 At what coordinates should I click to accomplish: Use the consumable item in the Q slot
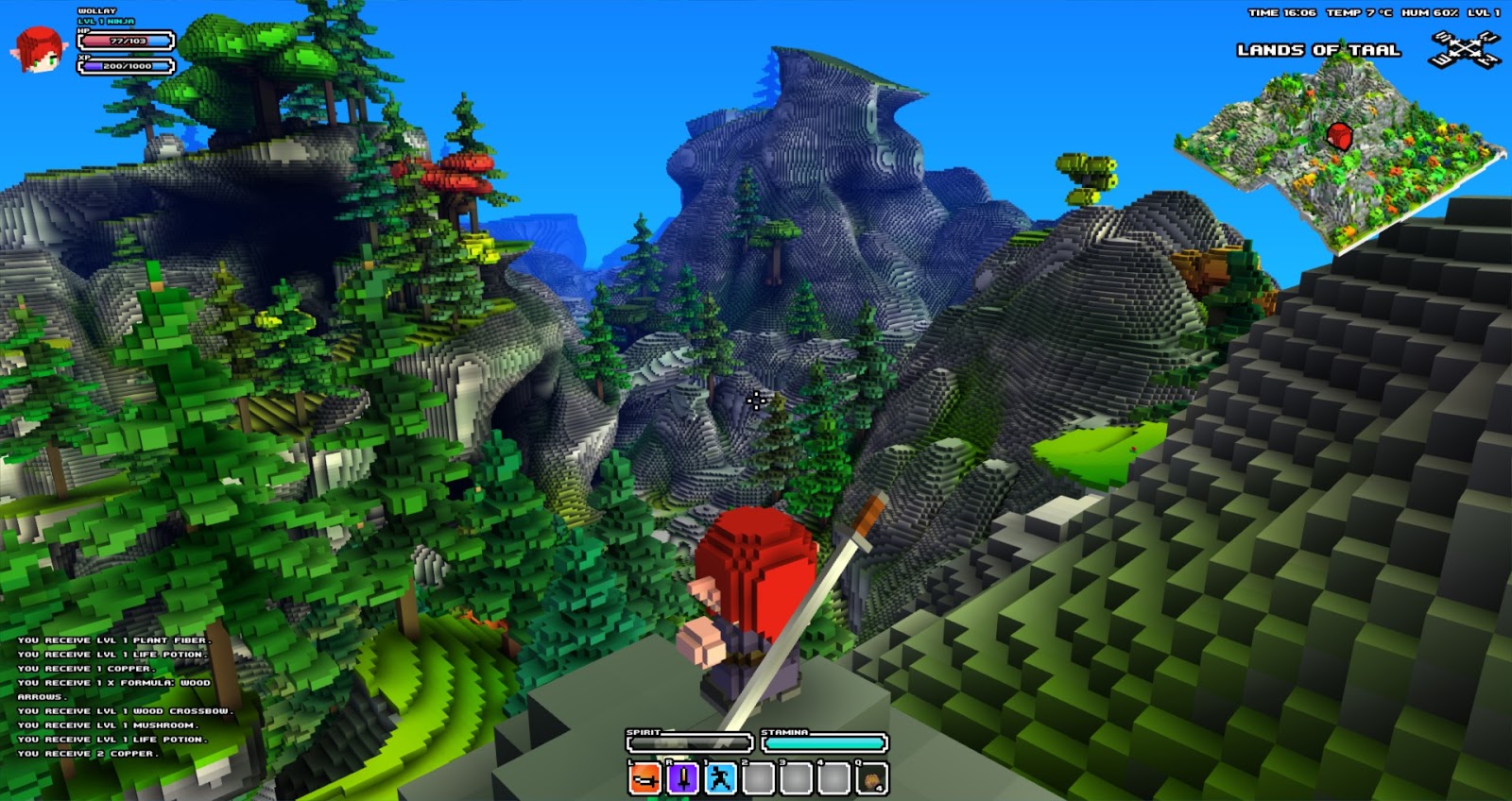coord(871,778)
